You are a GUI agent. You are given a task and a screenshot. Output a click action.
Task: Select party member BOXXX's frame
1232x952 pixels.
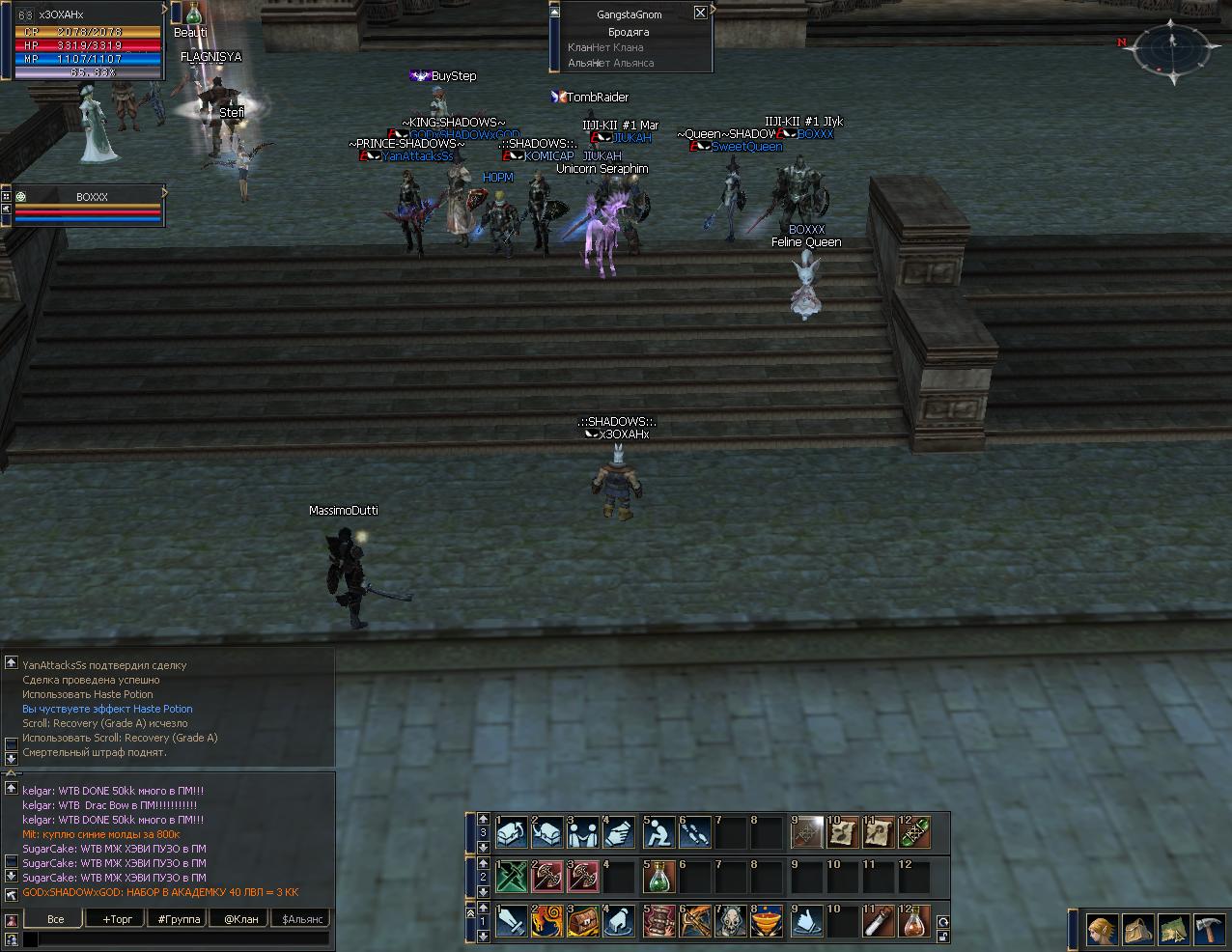tap(91, 205)
